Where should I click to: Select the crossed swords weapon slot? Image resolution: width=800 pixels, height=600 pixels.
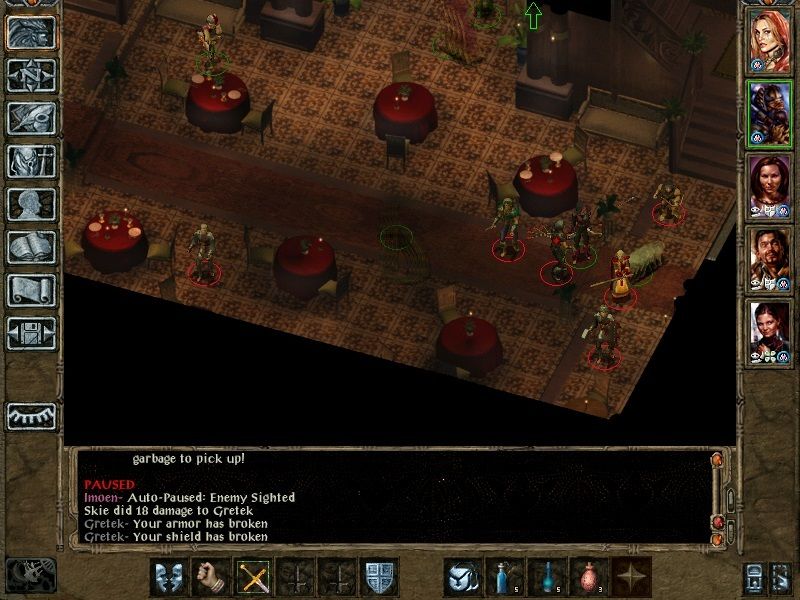pyautogui.click(x=253, y=577)
